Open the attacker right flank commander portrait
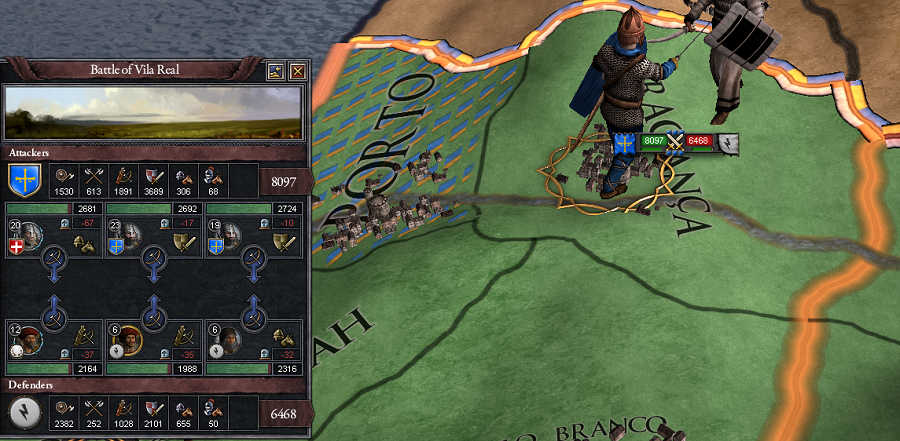 [227, 238]
